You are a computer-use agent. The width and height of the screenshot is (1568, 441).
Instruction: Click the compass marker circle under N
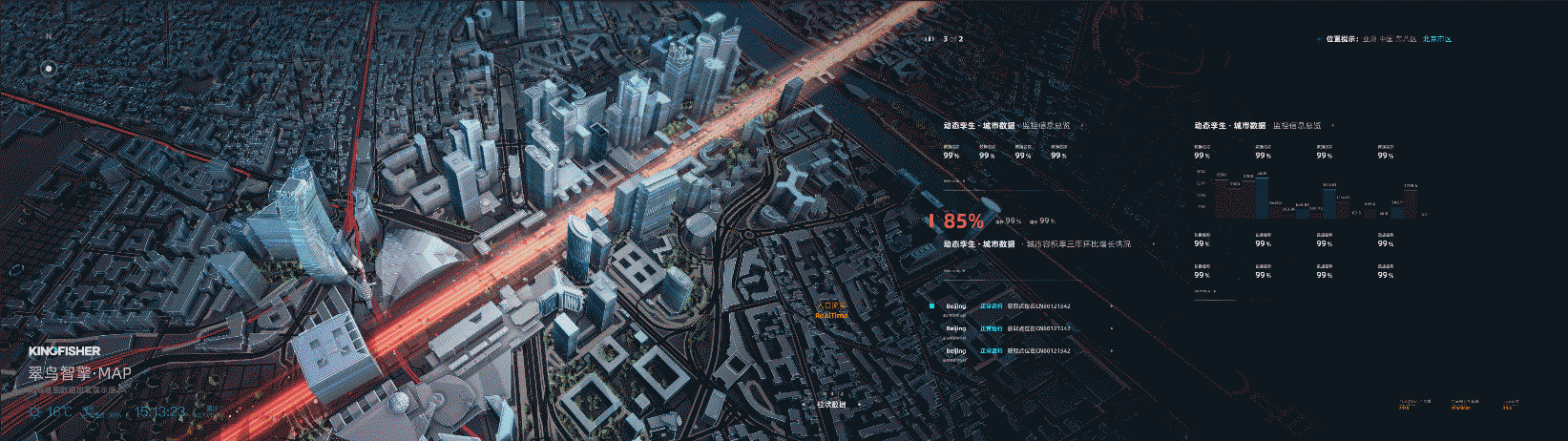coord(49,68)
